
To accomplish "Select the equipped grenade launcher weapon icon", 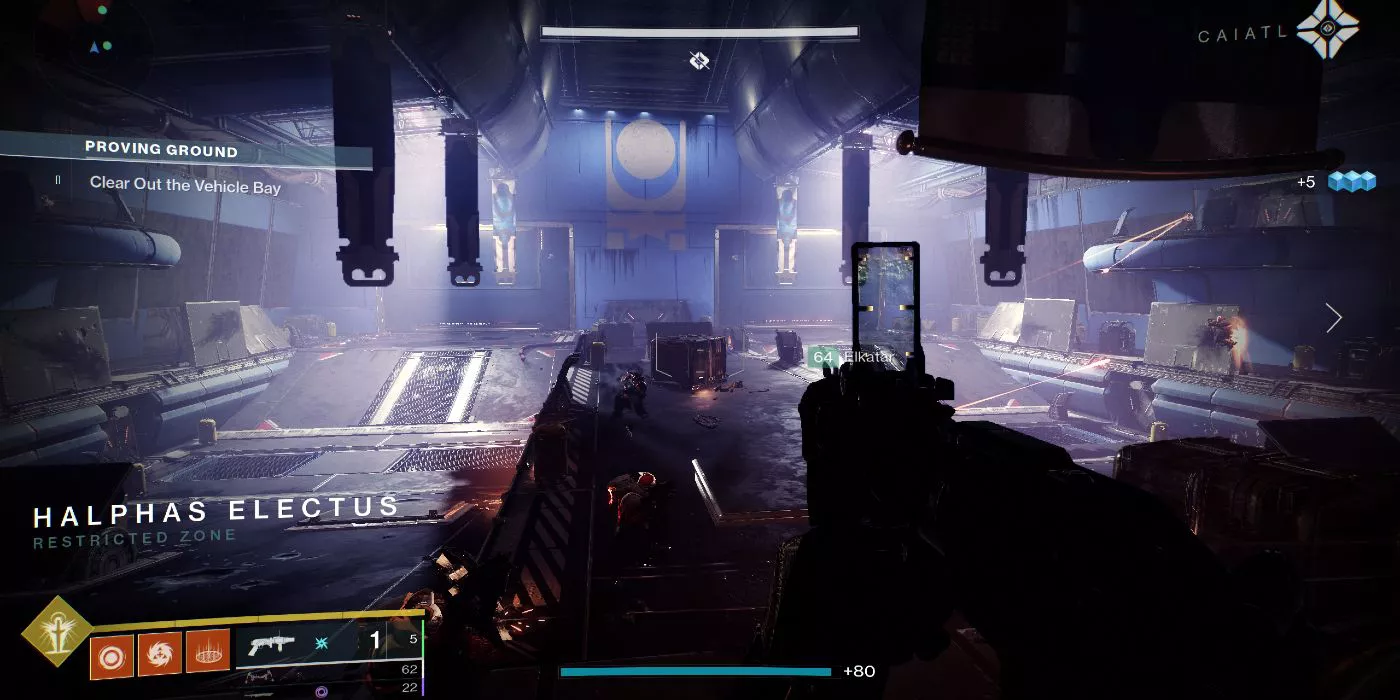I will click(274, 644).
